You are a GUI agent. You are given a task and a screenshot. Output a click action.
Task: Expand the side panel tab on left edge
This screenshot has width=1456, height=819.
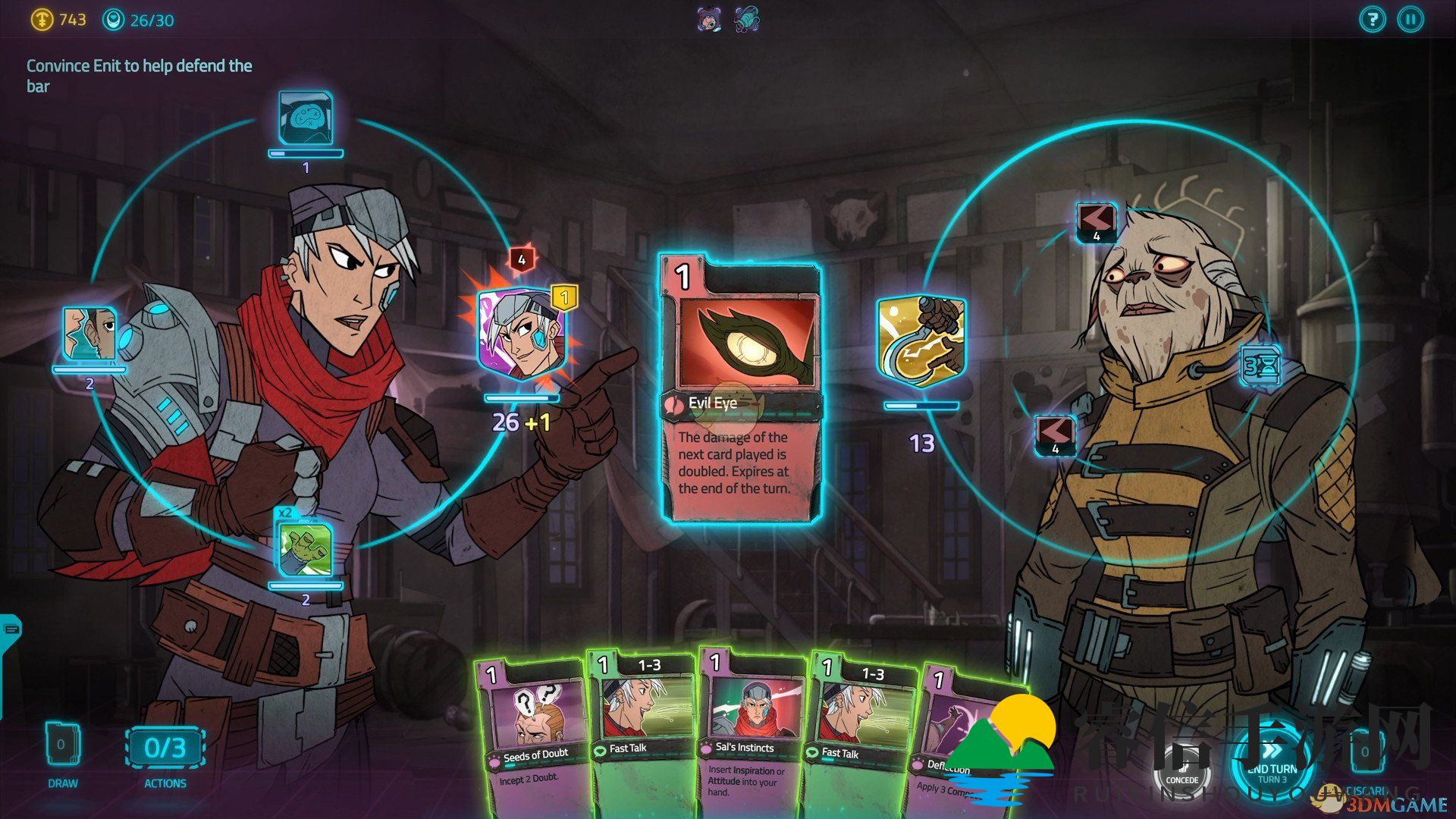point(11,629)
